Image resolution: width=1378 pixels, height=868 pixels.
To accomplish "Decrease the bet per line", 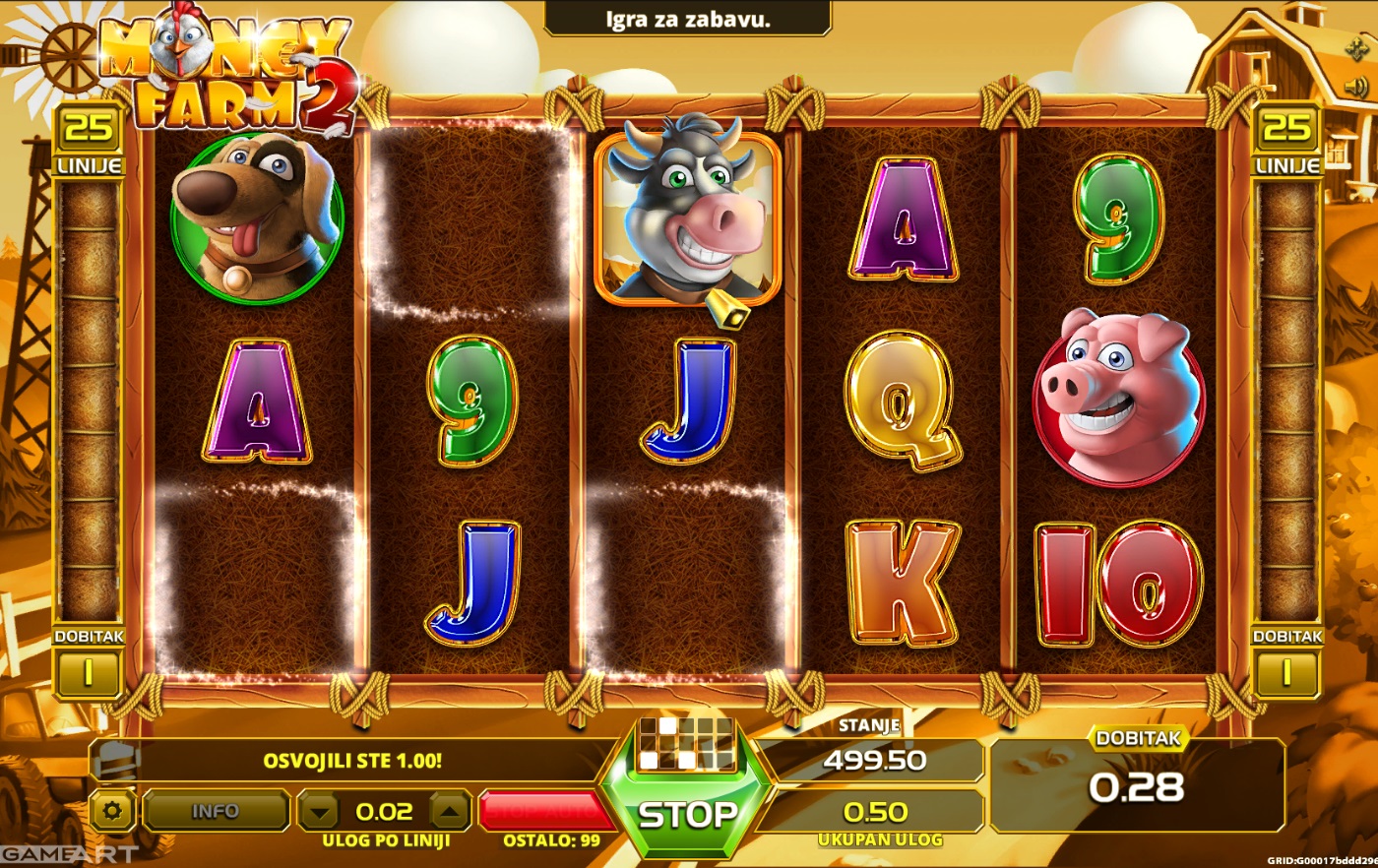I will (318, 813).
